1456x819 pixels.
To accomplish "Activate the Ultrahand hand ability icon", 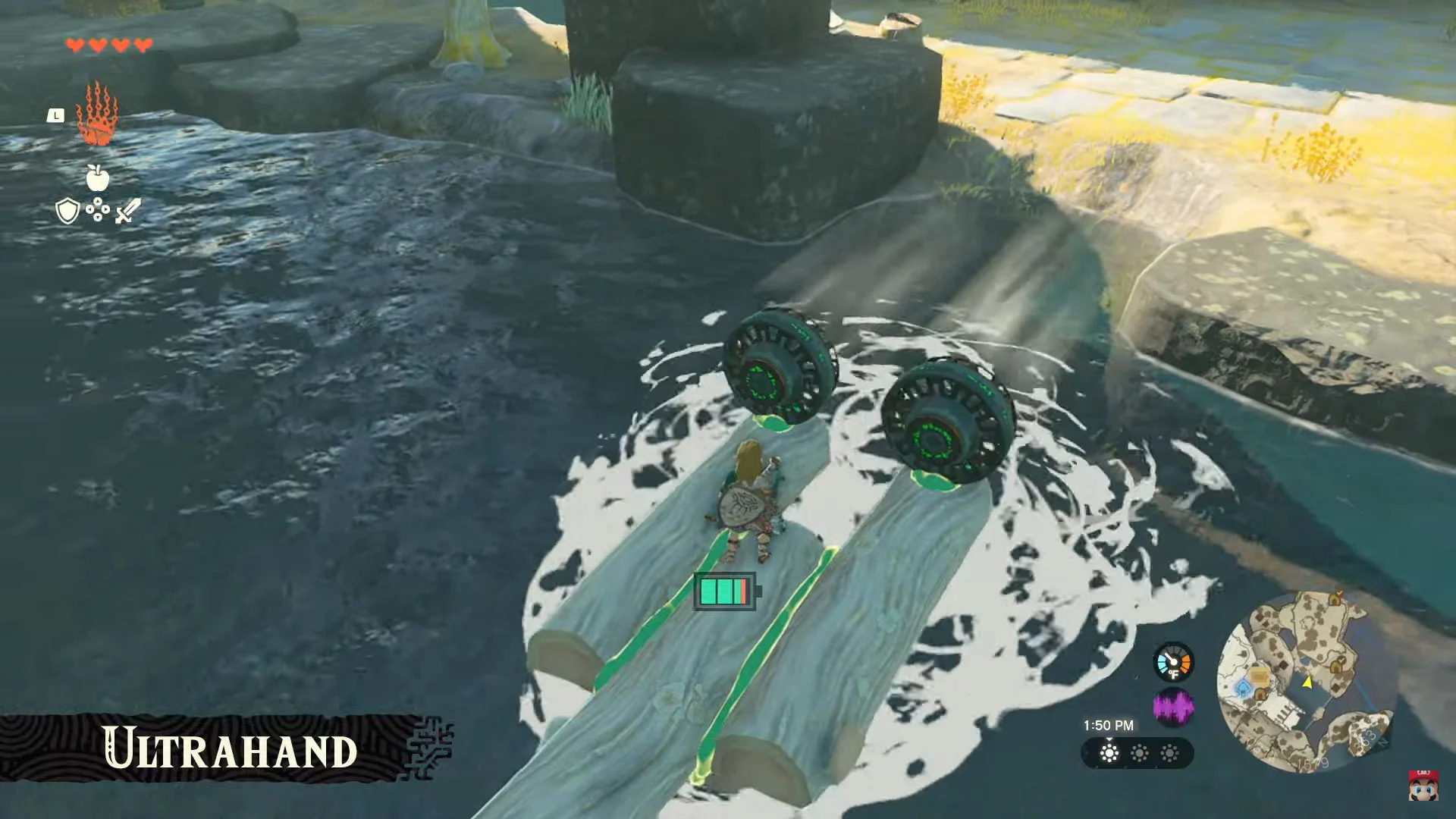I will click(97, 115).
